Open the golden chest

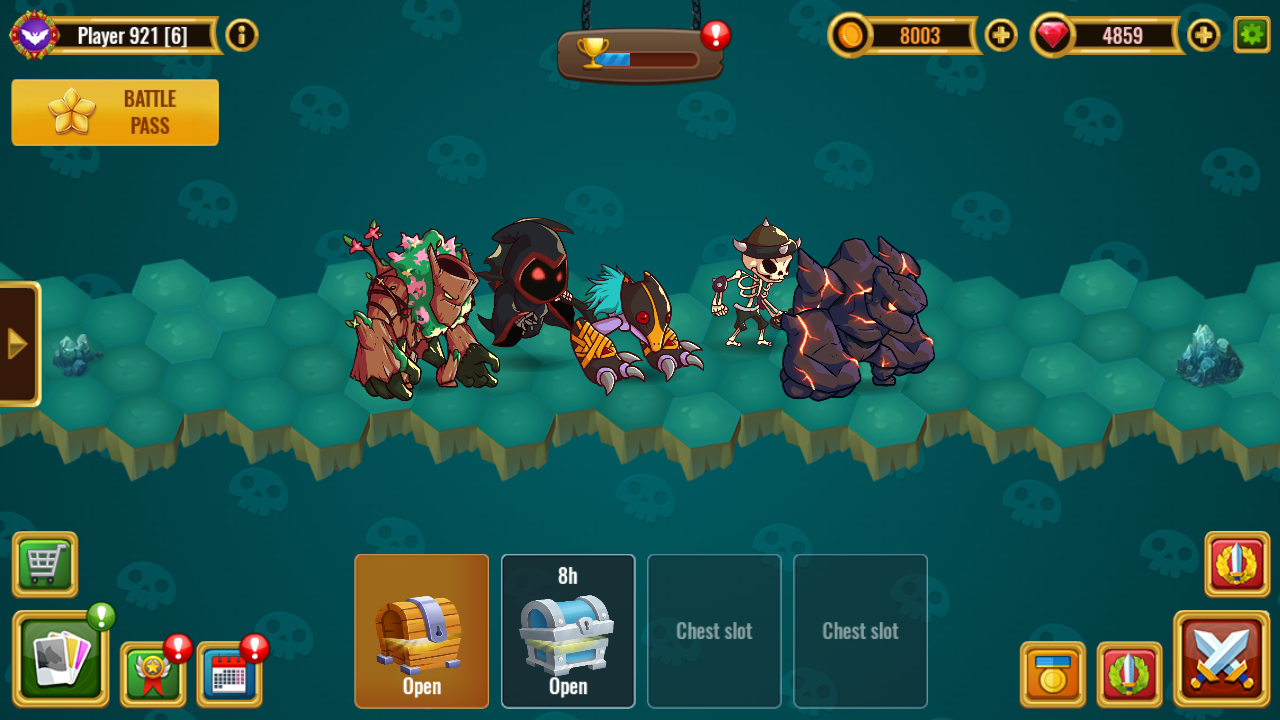tap(422, 630)
